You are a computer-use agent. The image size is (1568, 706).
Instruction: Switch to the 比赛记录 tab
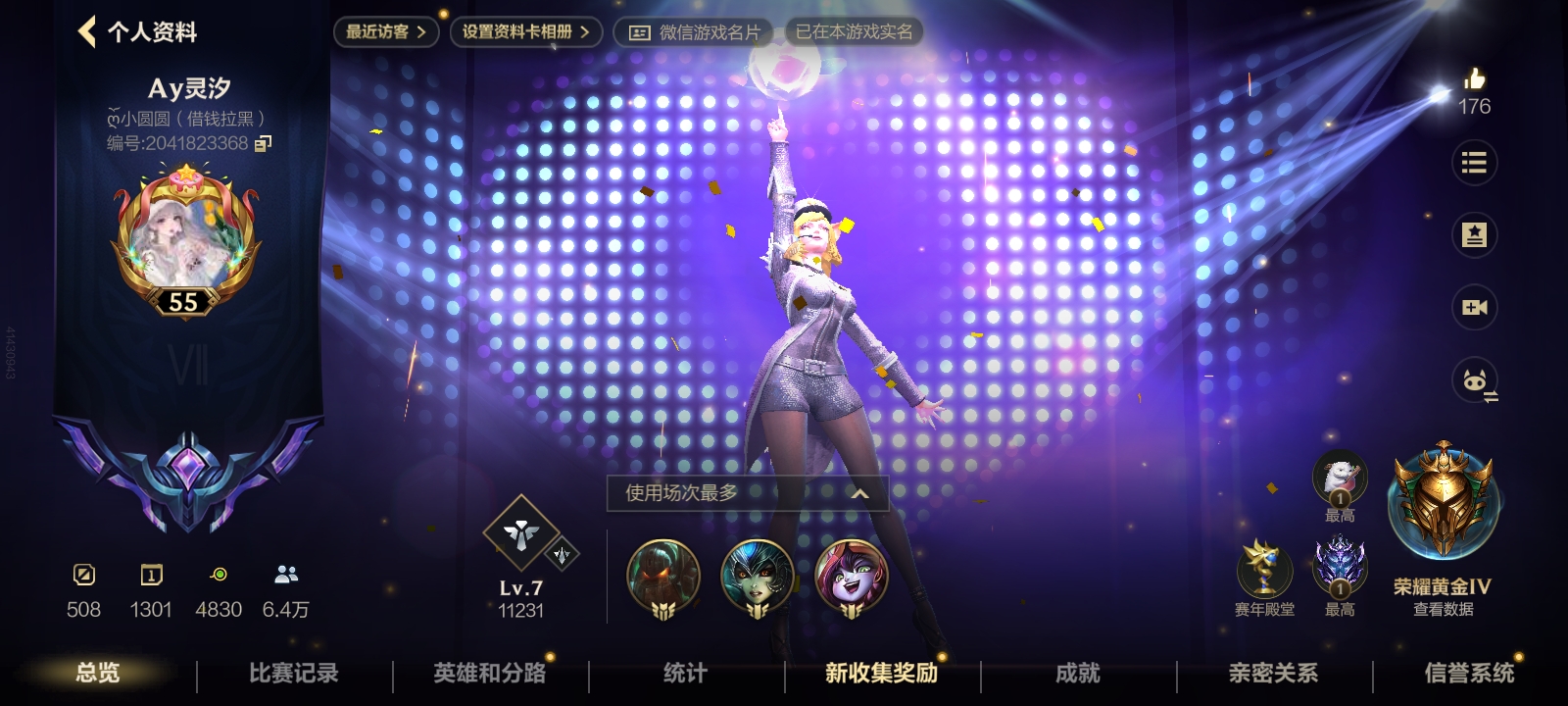coord(293,673)
